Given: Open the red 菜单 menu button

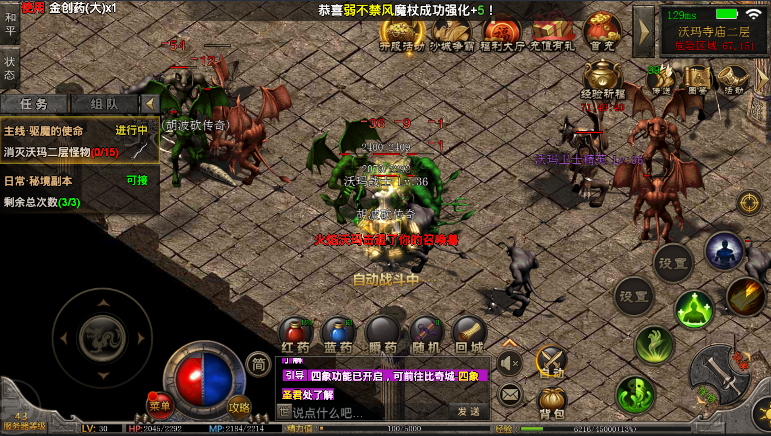Looking at the screenshot, I should (160, 405).
